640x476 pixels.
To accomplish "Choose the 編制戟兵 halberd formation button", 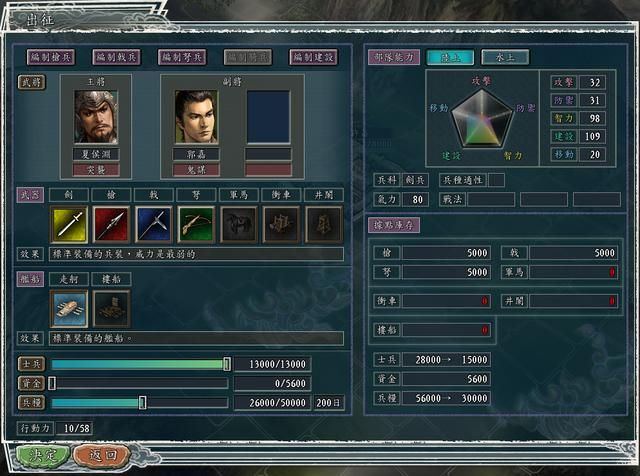I will [x=118, y=58].
